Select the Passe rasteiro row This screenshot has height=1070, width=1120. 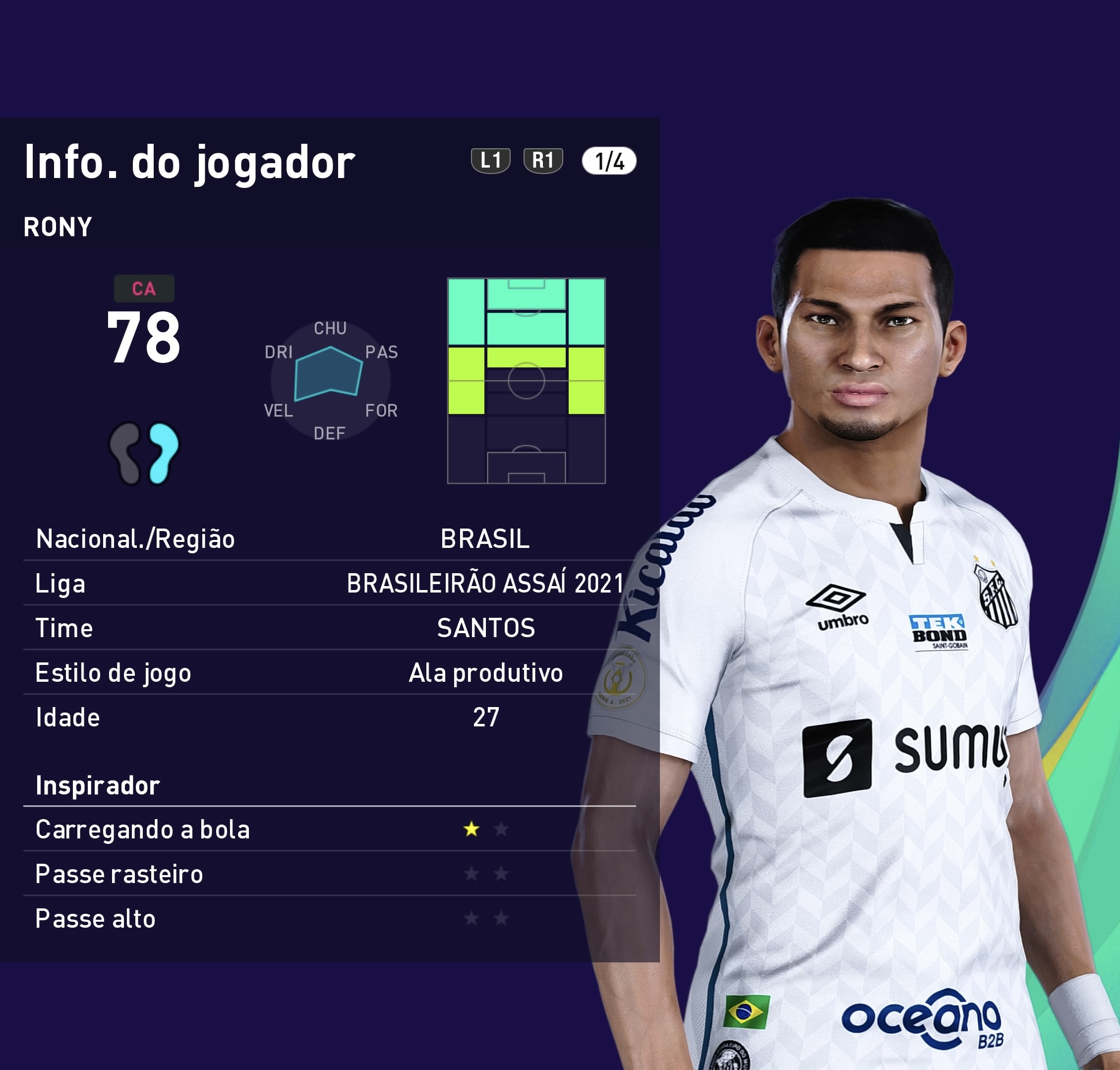(x=329, y=874)
